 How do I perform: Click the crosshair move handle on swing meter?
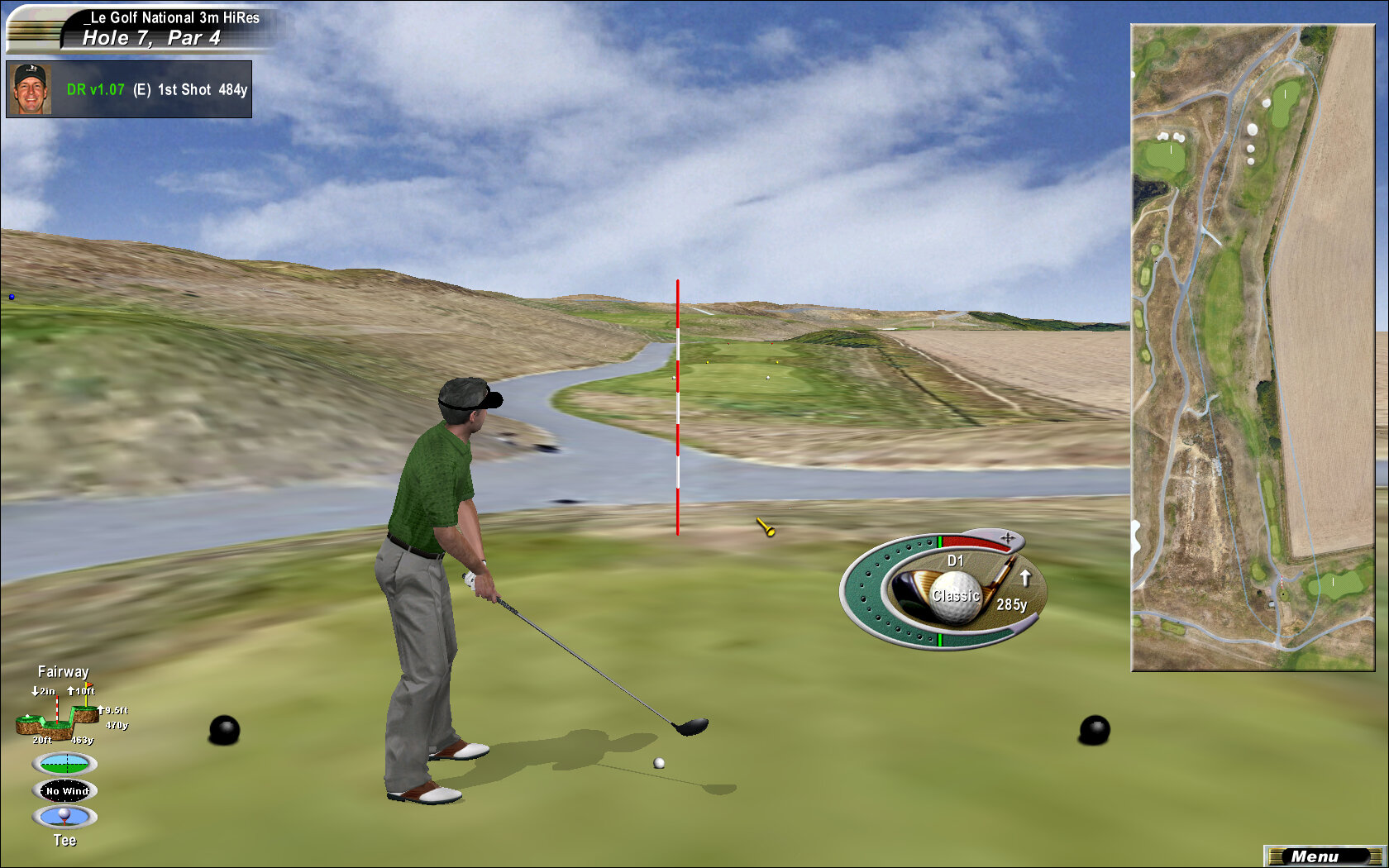1007,539
